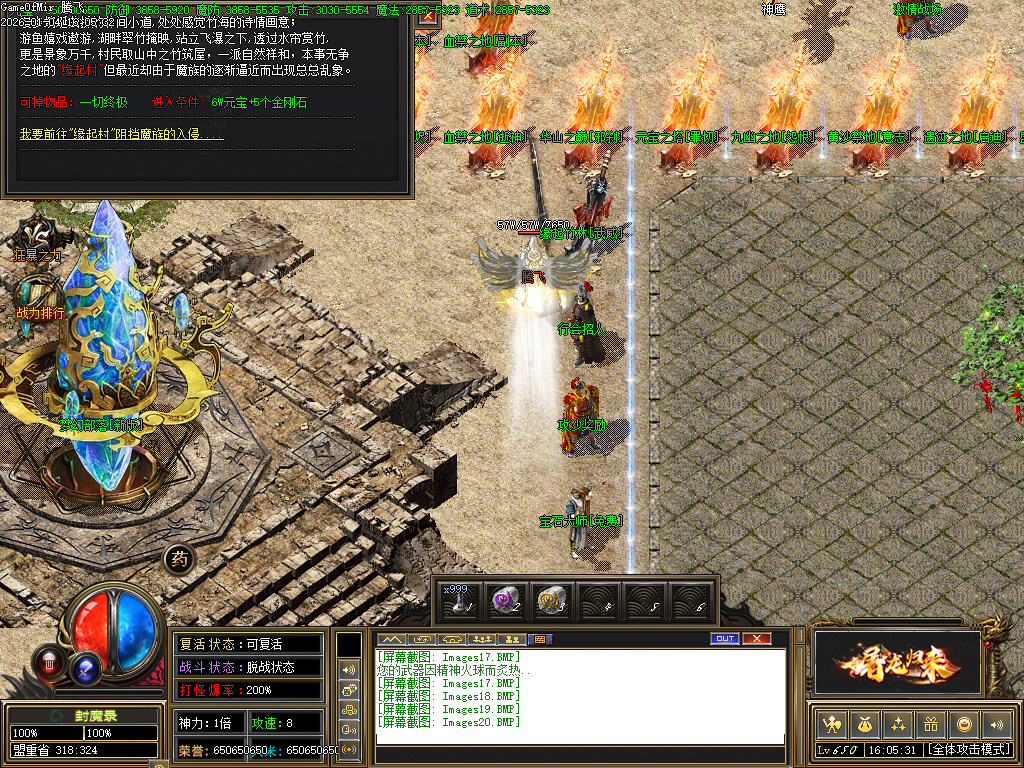This screenshot has width=1024, height=768.
Task: Choose the yellow "我要前往缘起村" dialogue link
Action: [121, 133]
